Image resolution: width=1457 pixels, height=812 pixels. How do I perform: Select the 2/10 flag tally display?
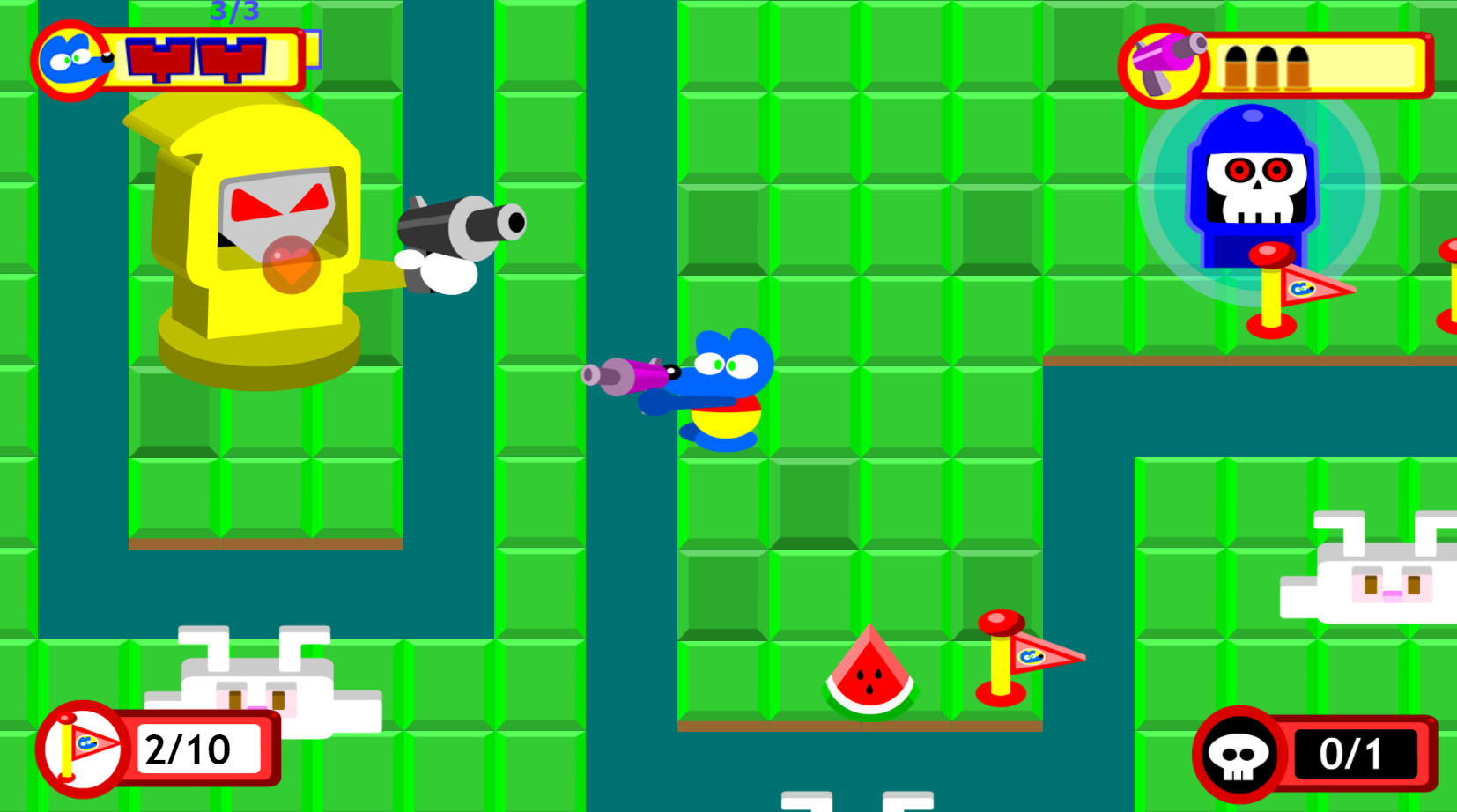pos(189,749)
